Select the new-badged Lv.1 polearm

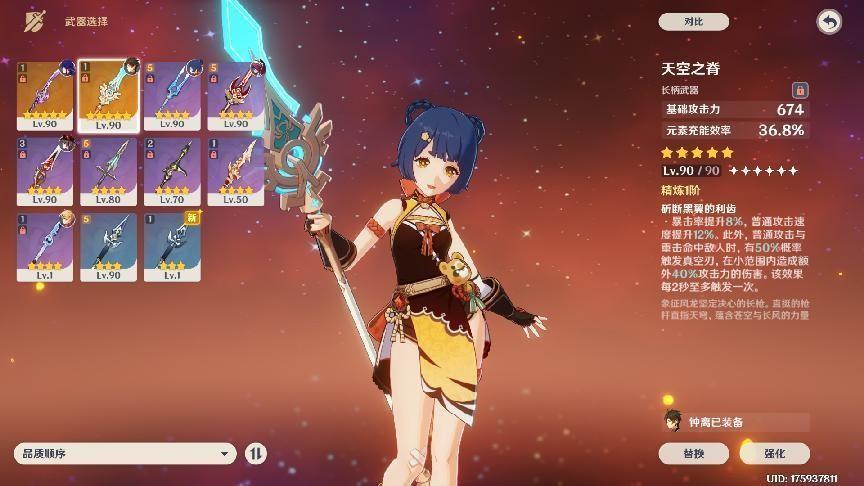(x=172, y=247)
